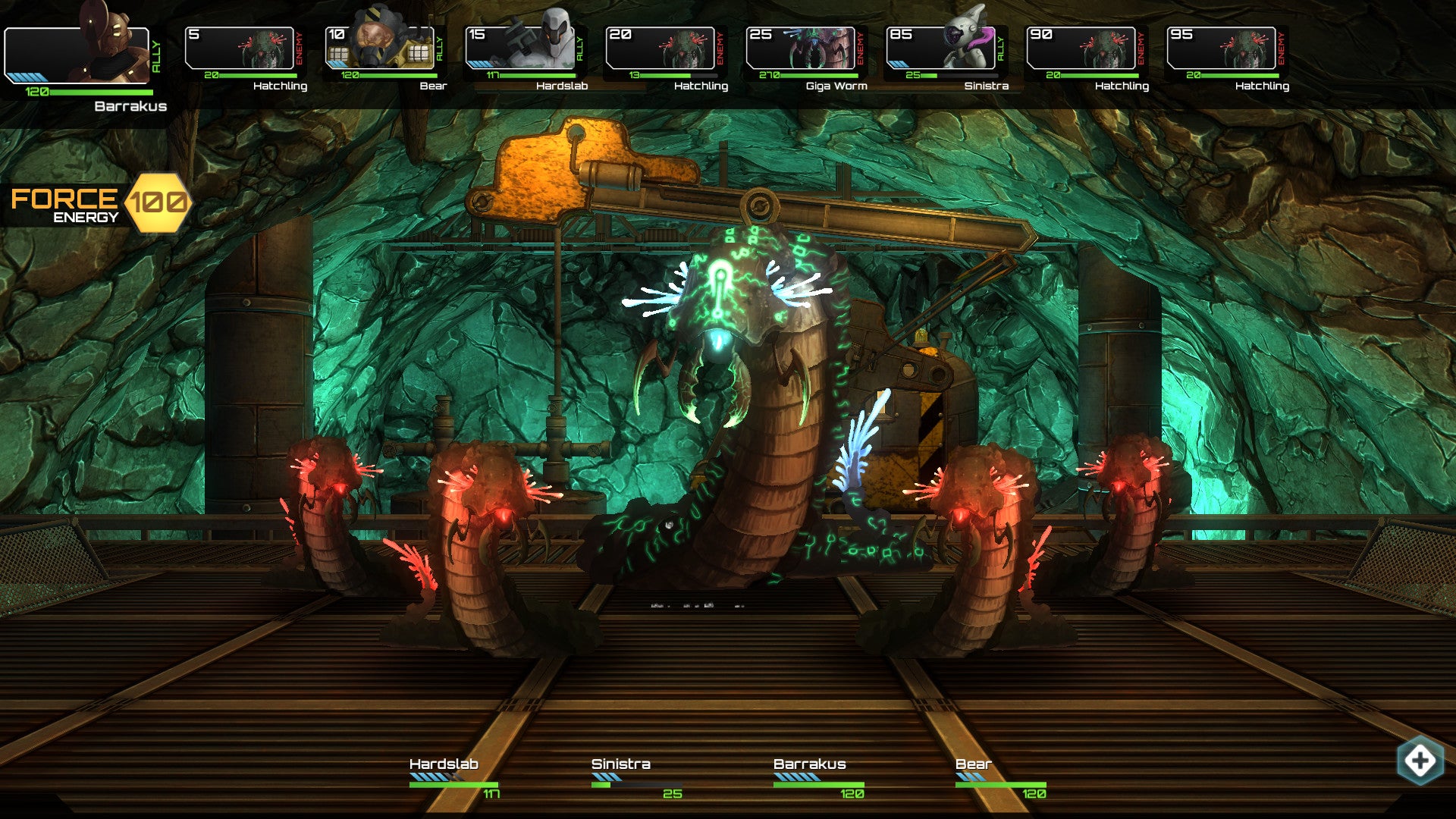Select Hardslab's party status panel
This screenshot has width=1456, height=819.
point(453,779)
